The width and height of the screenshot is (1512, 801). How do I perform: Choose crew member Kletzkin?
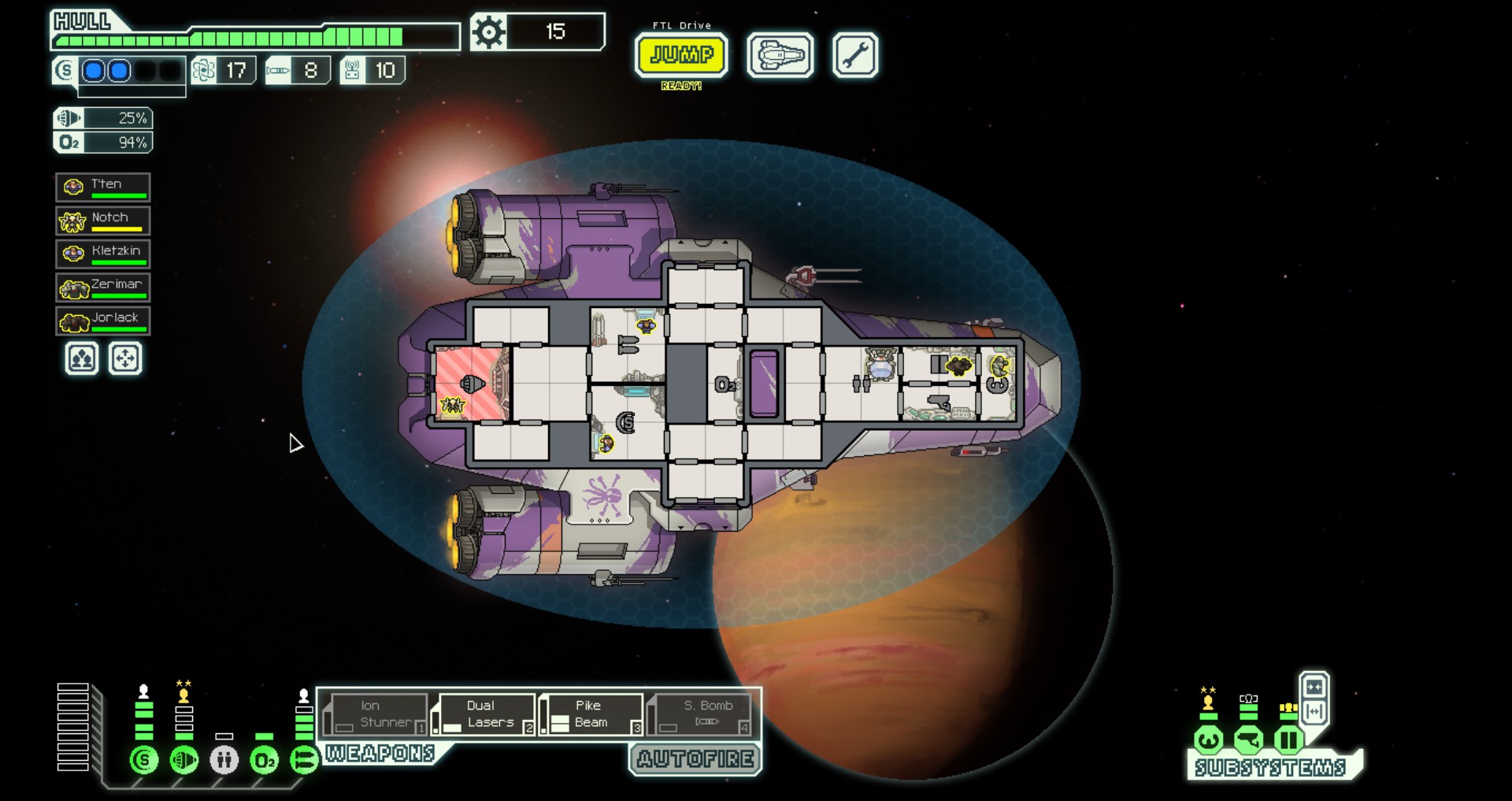(x=103, y=254)
